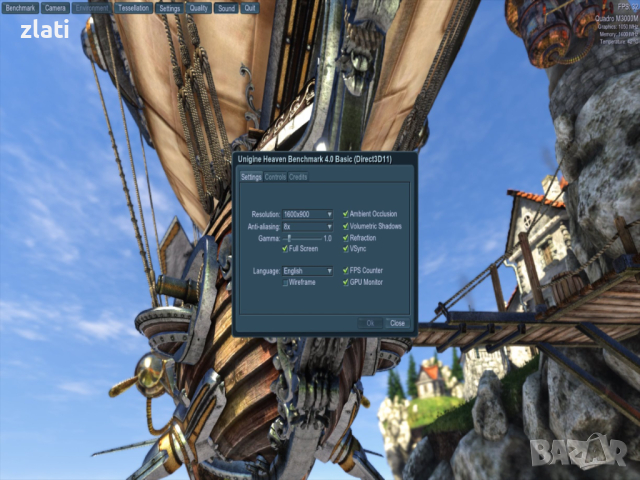This screenshot has height=480, width=640.
Task: Open the Language dropdown
Action: coord(307,271)
